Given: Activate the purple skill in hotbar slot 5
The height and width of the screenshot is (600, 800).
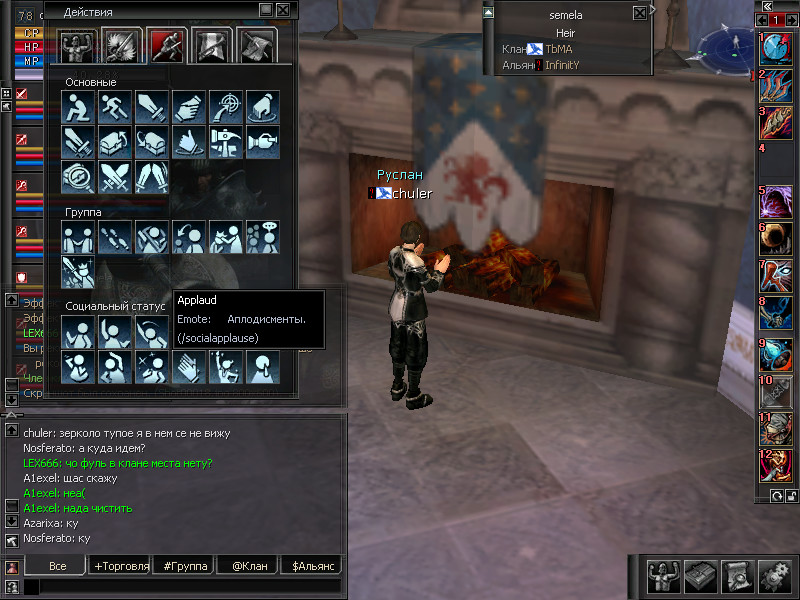Looking at the screenshot, I should point(777,201).
